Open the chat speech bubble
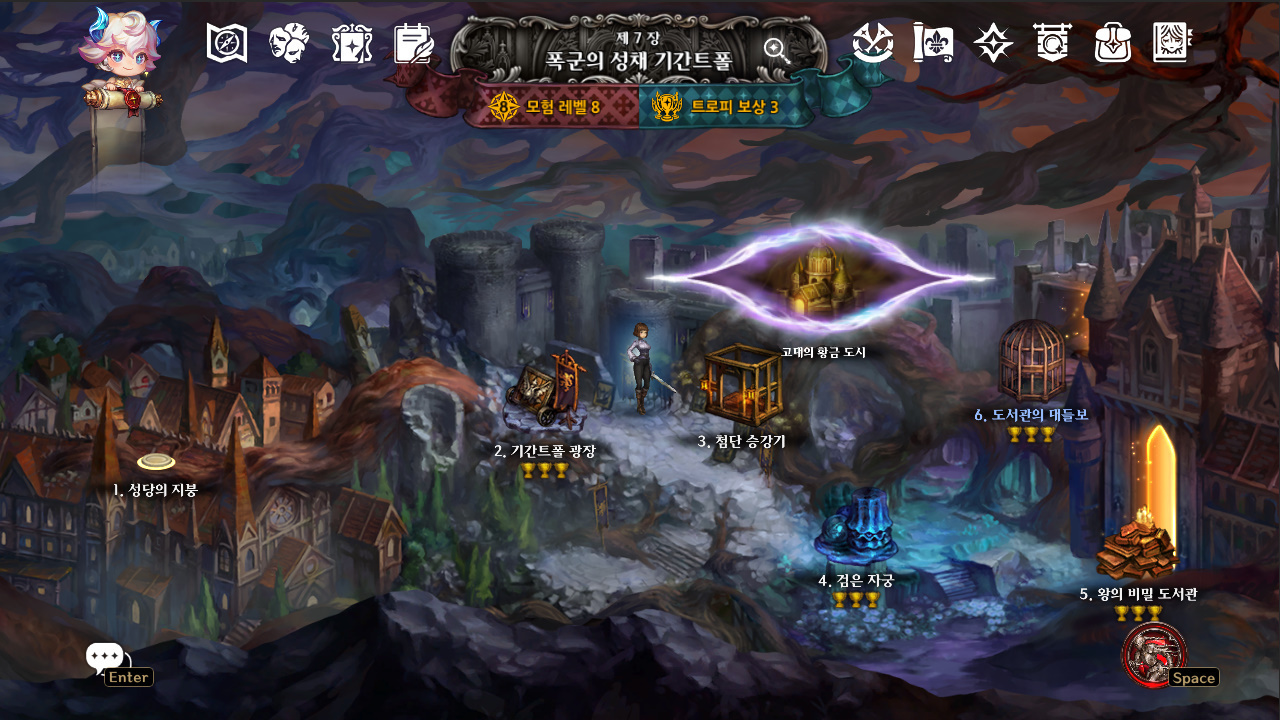Viewport: 1280px width, 720px height. pyautogui.click(x=104, y=657)
